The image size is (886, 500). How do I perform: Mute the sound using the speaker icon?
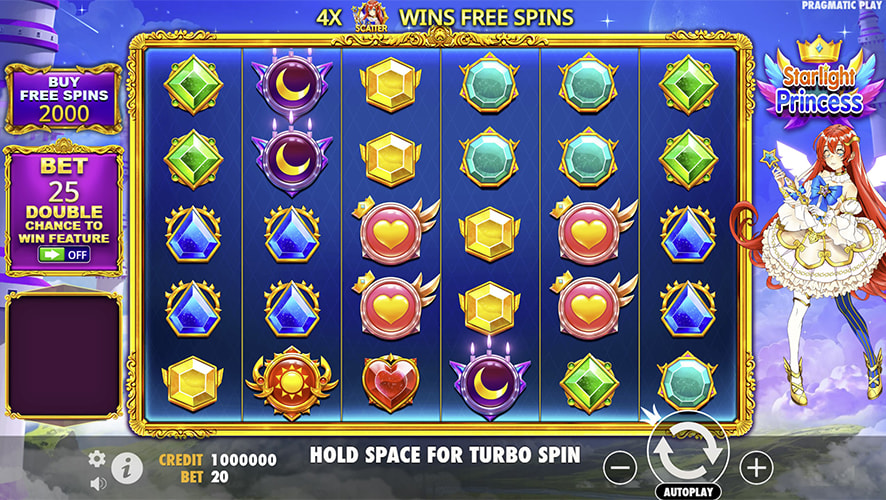pos(97,483)
